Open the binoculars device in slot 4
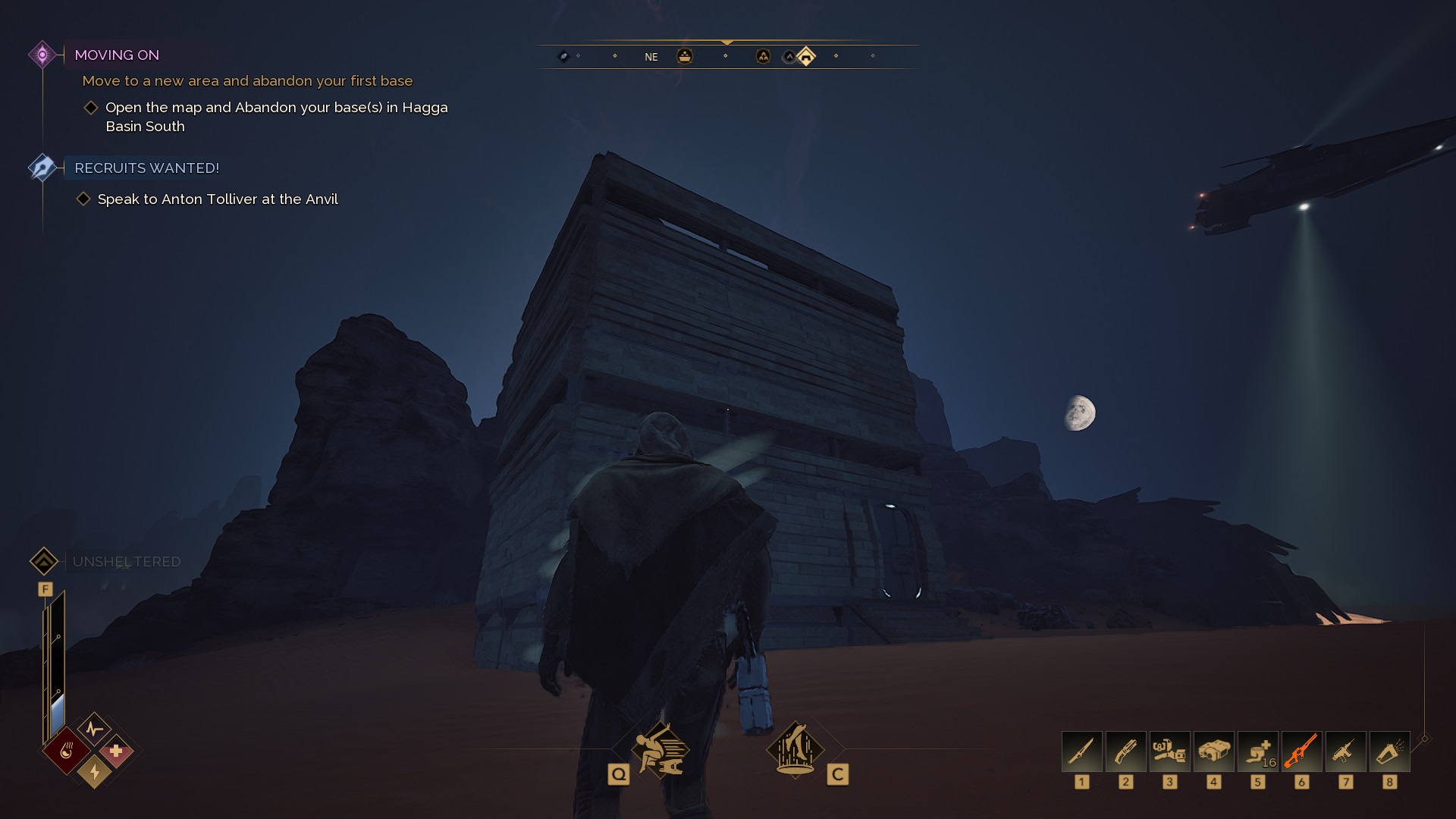 click(1214, 752)
